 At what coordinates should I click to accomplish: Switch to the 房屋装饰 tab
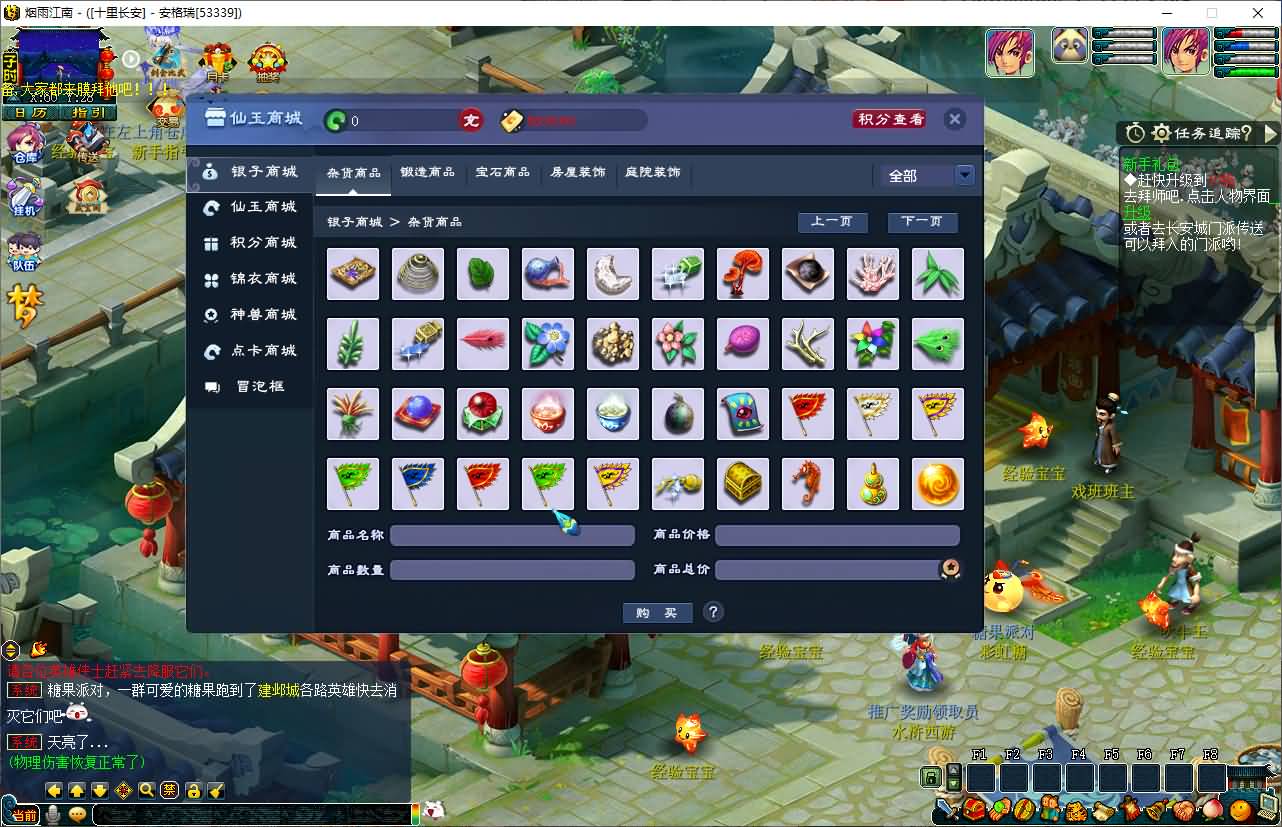point(578,171)
